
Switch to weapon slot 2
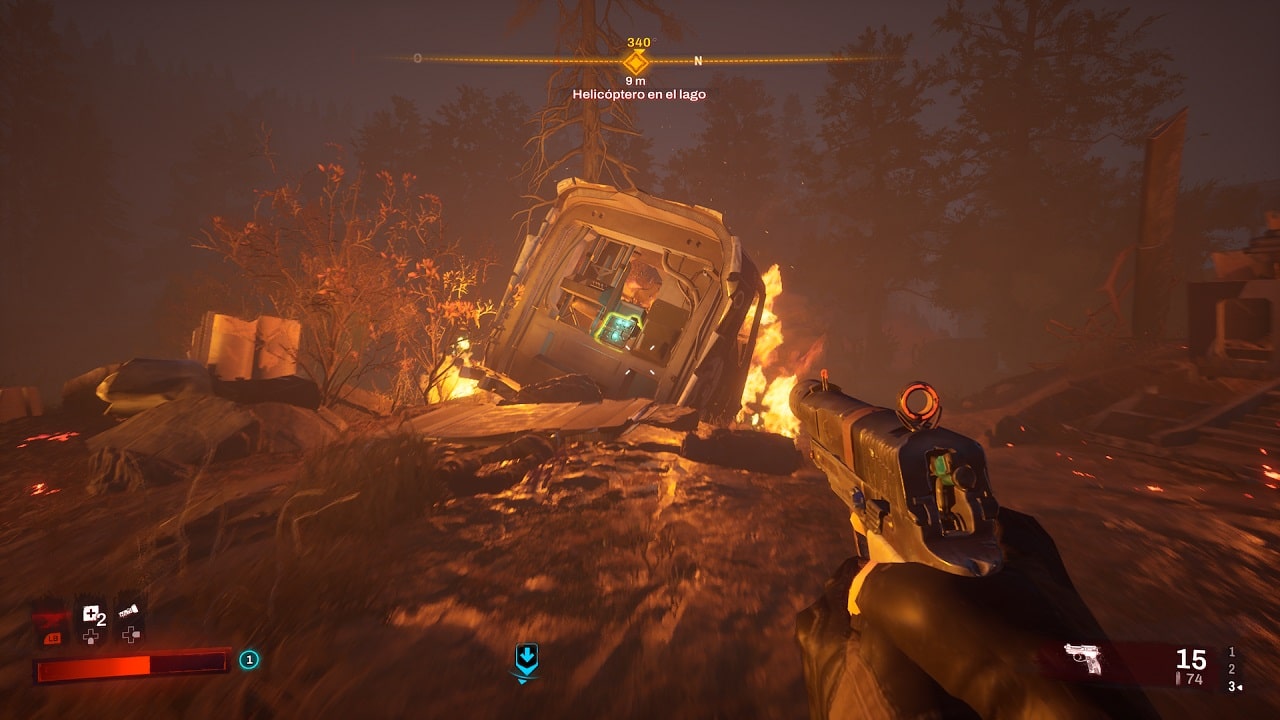(1232, 668)
